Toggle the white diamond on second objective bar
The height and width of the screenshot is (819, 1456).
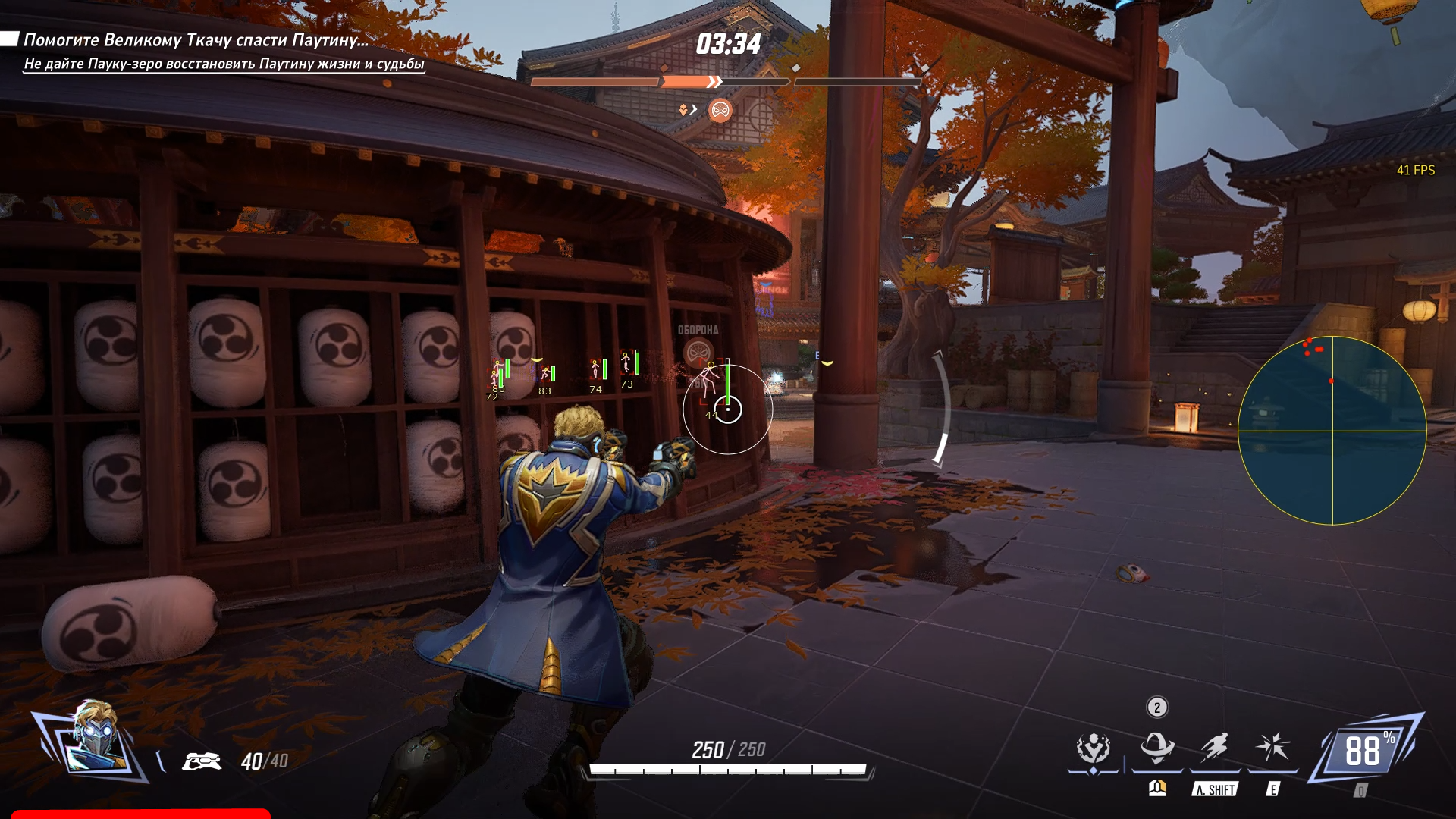(795, 67)
